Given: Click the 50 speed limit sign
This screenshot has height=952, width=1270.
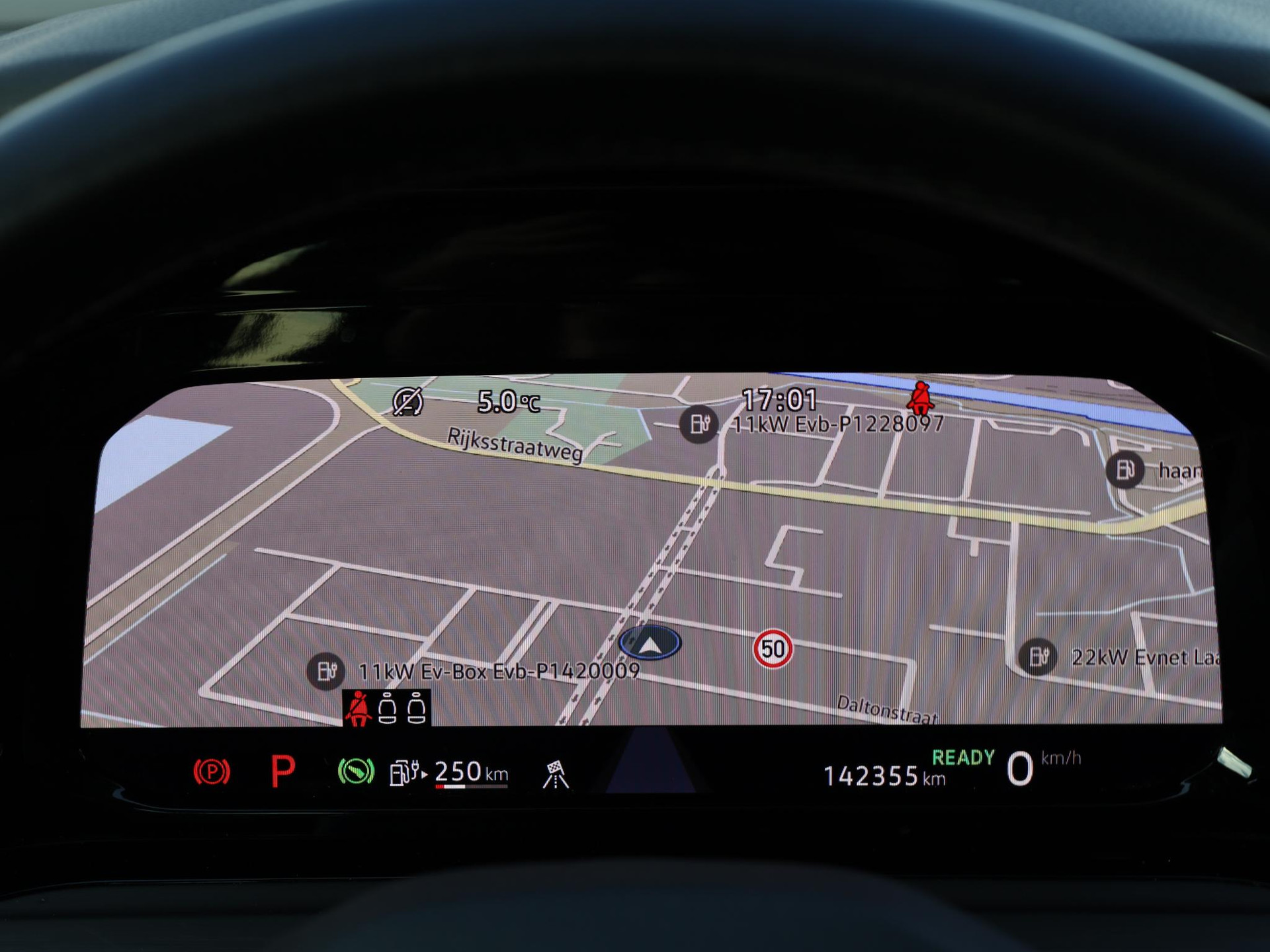Looking at the screenshot, I should click(x=773, y=649).
